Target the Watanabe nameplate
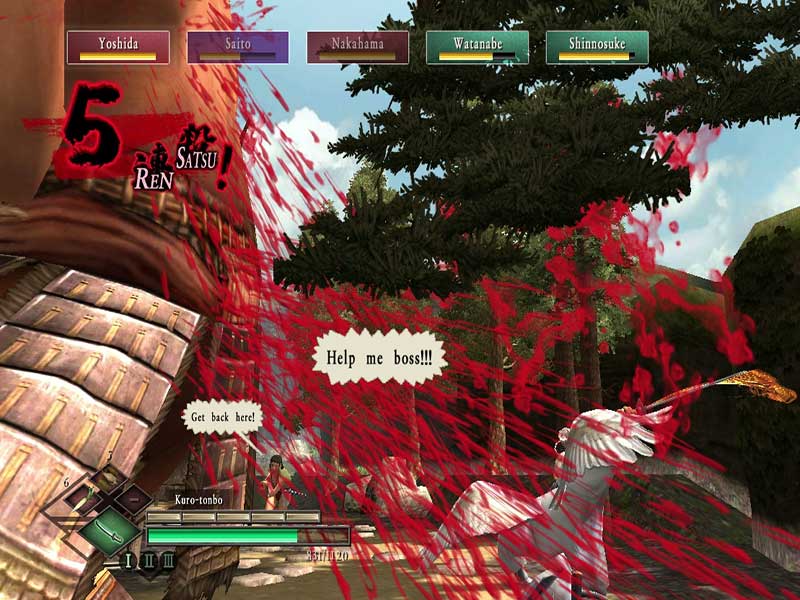Screen dimensions: 800x600 coord(477,47)
